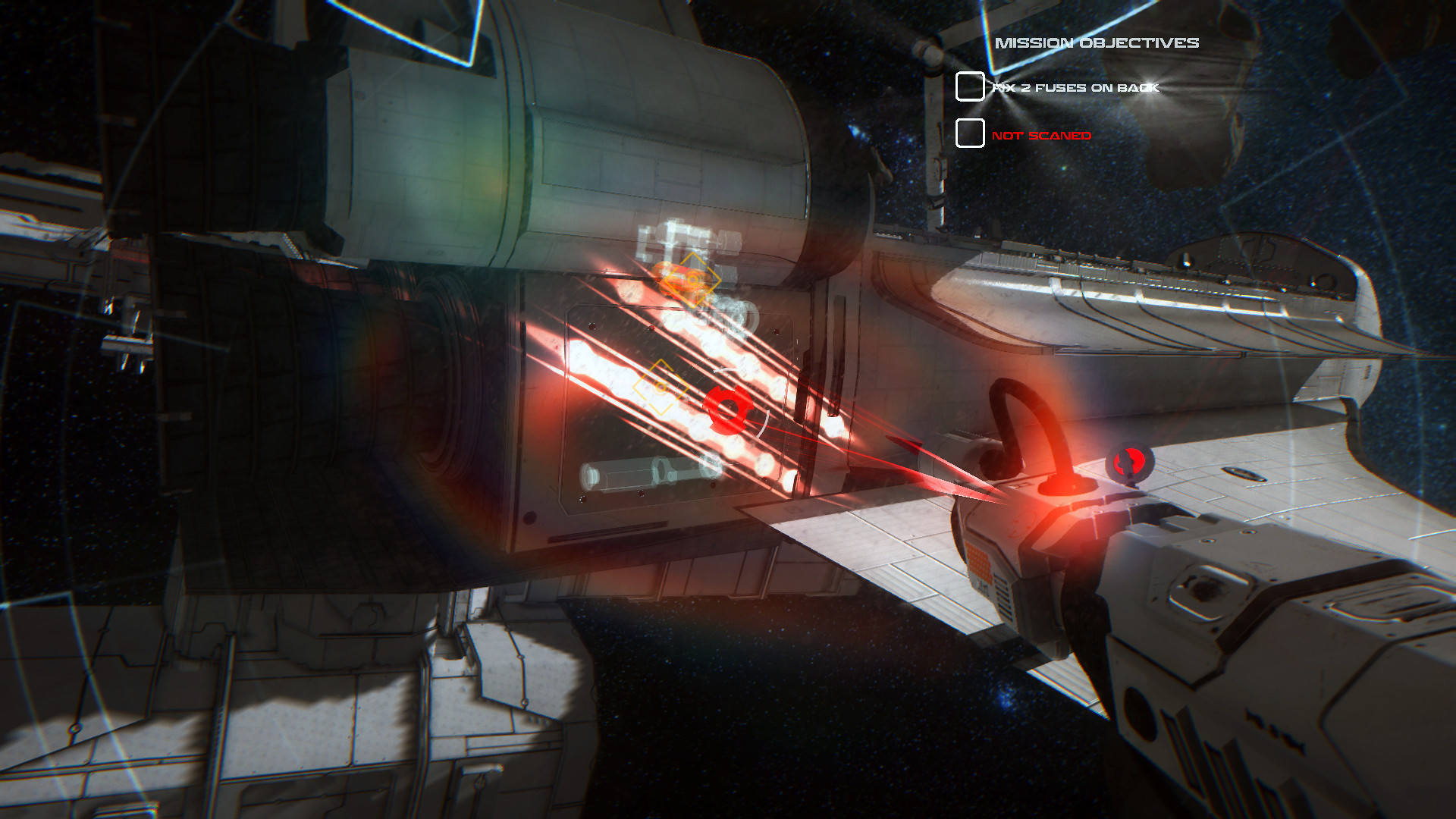Click the red gear icon atop the handheld tool
The width and height of the screenshot is (1456, 819).
coord(1131,461)
